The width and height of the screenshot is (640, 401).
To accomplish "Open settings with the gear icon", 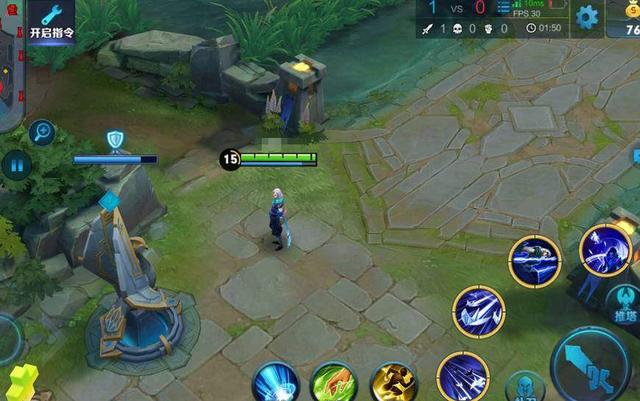I will (587, 16).
